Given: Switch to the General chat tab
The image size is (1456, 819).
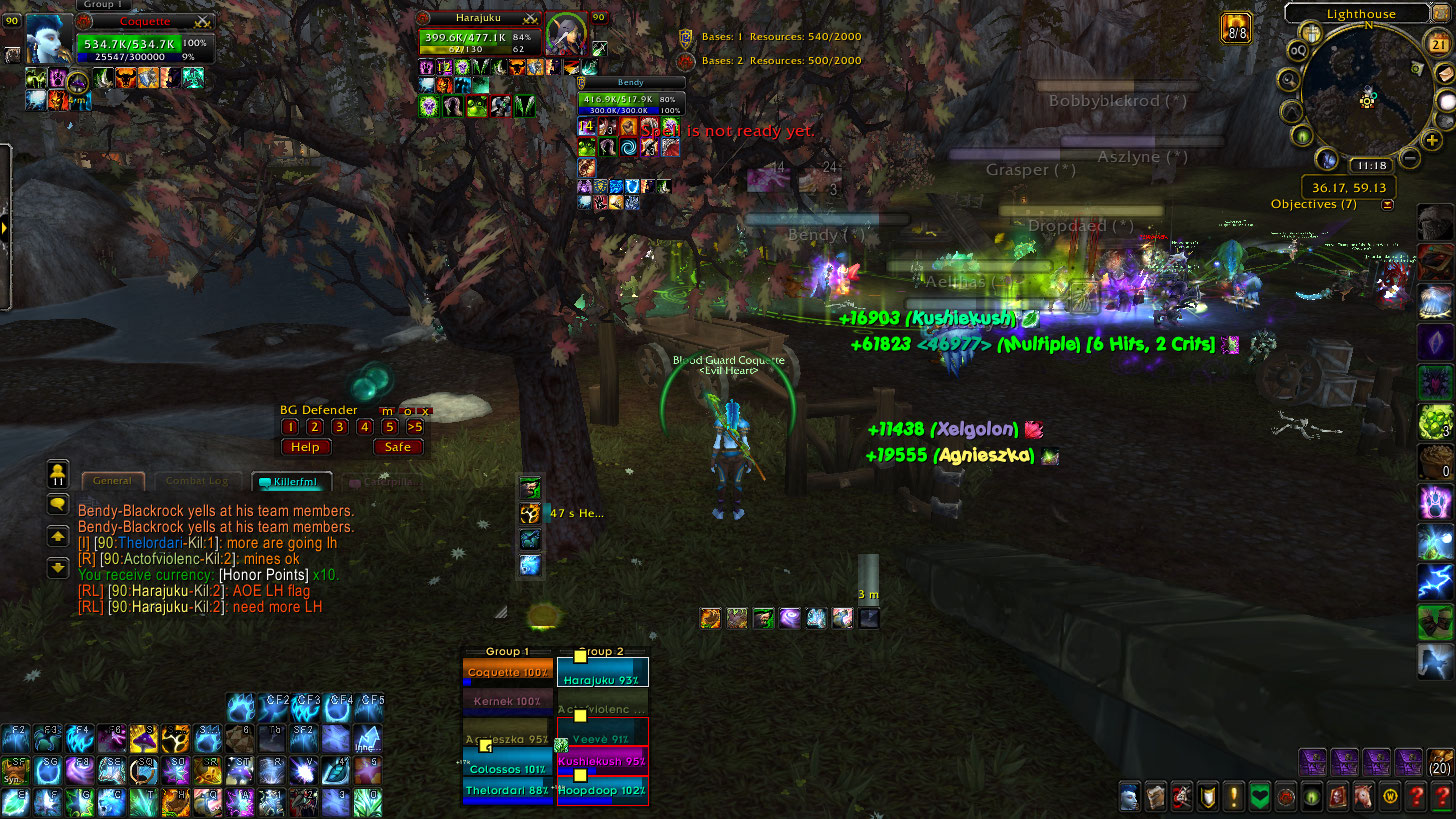Looking at the screenshot, I should point(112,481).
